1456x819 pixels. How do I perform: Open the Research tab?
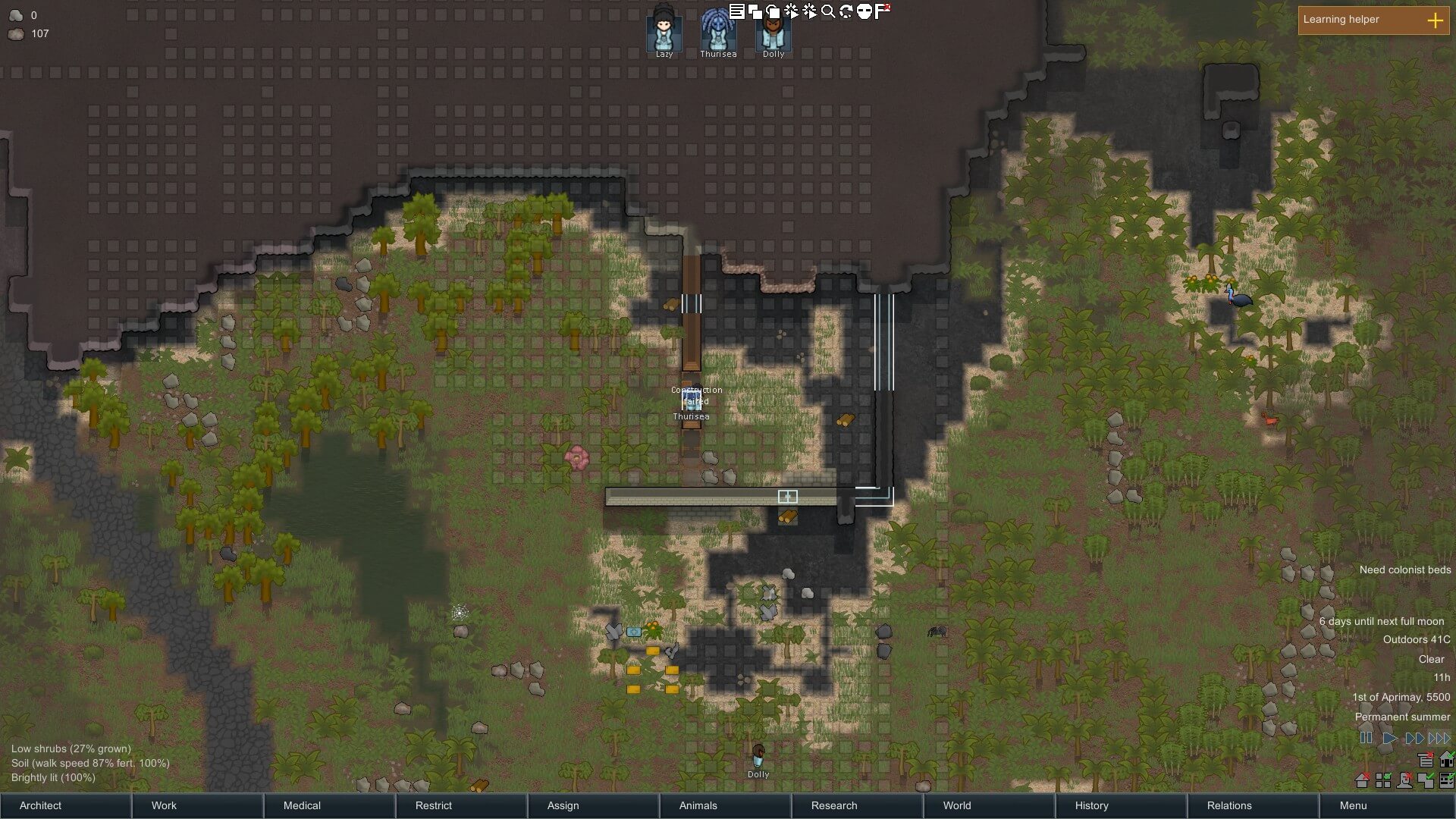(857, 805)
